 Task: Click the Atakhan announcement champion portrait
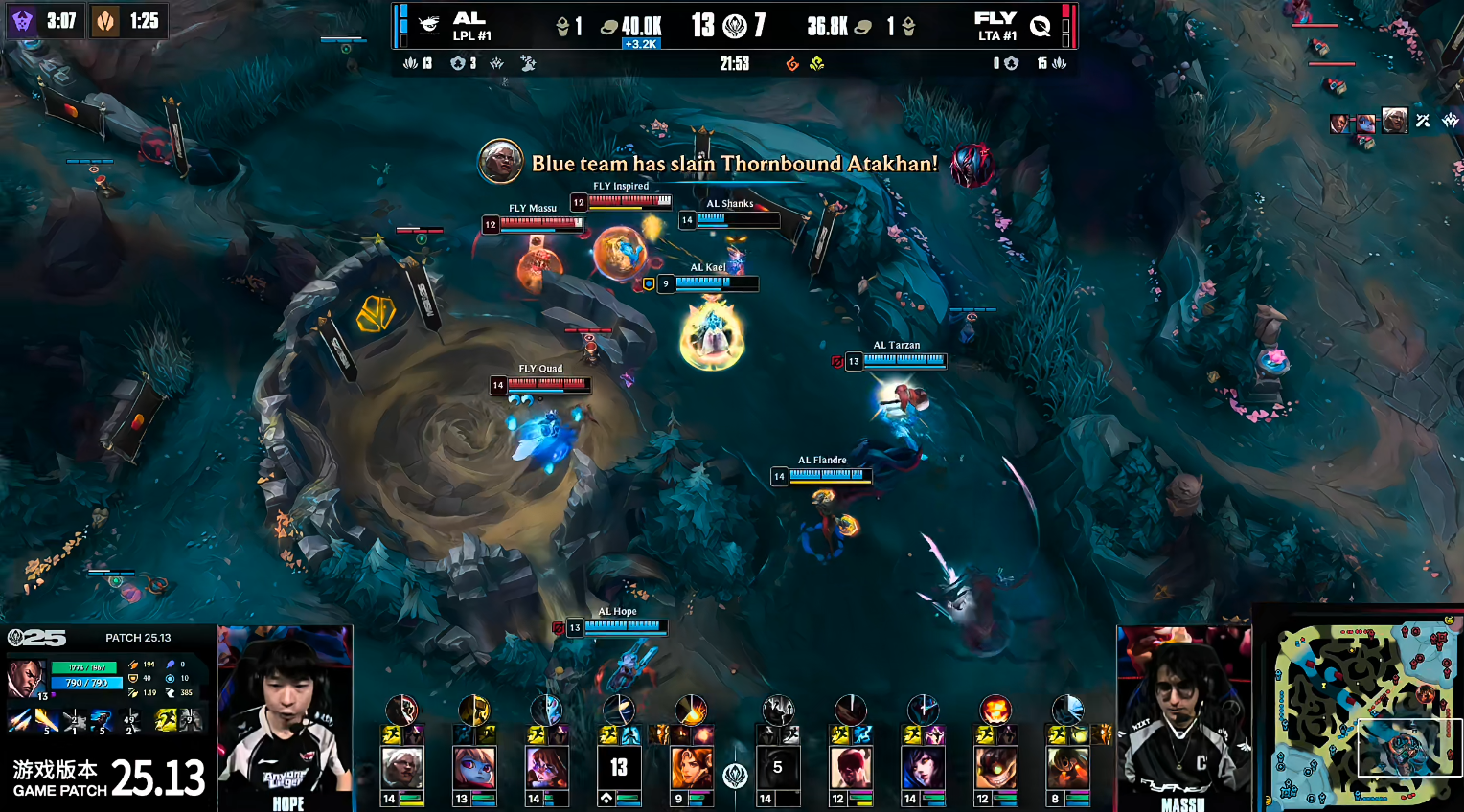point(500,162)
